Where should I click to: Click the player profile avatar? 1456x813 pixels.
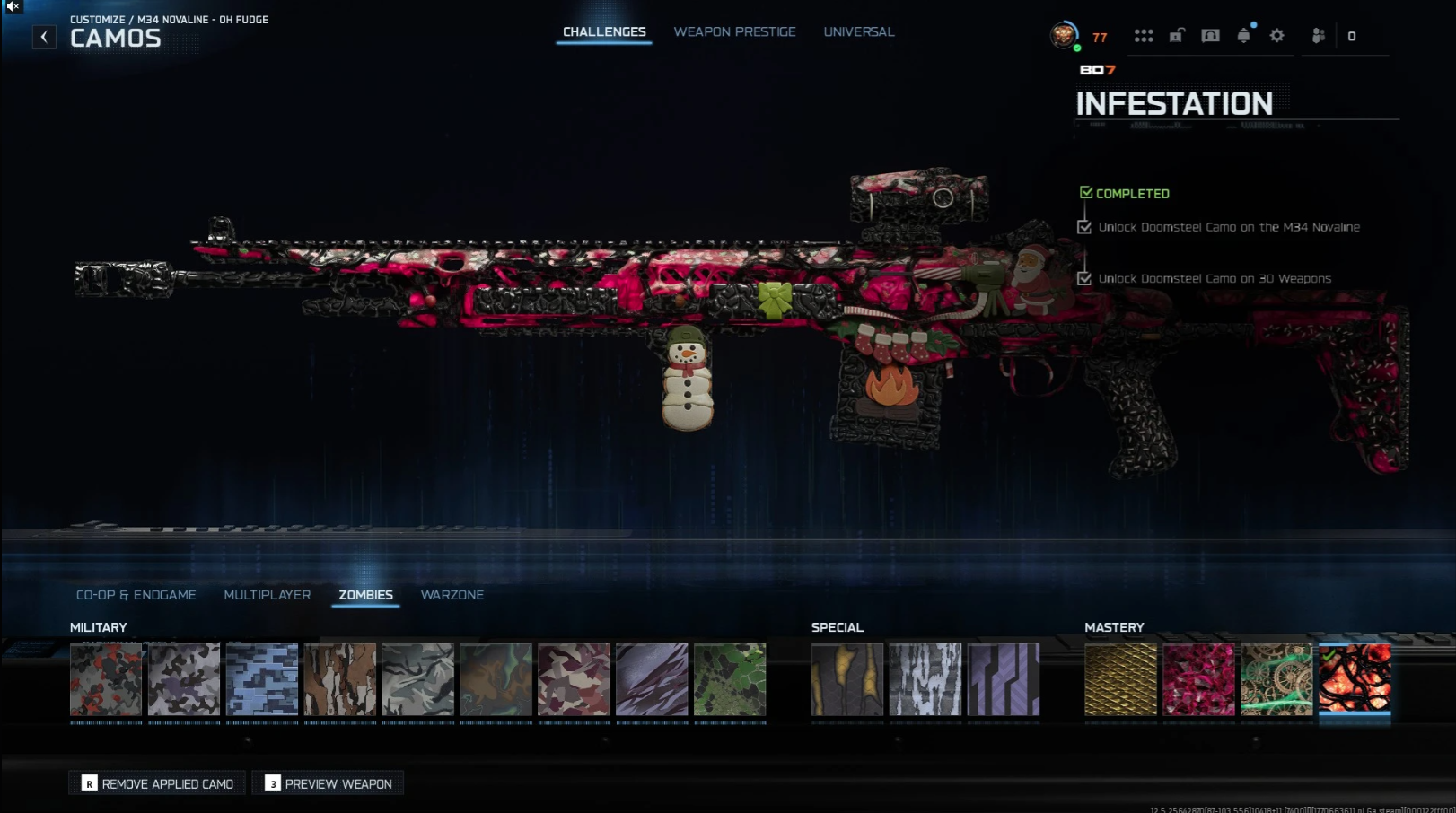pos(1064,35)
